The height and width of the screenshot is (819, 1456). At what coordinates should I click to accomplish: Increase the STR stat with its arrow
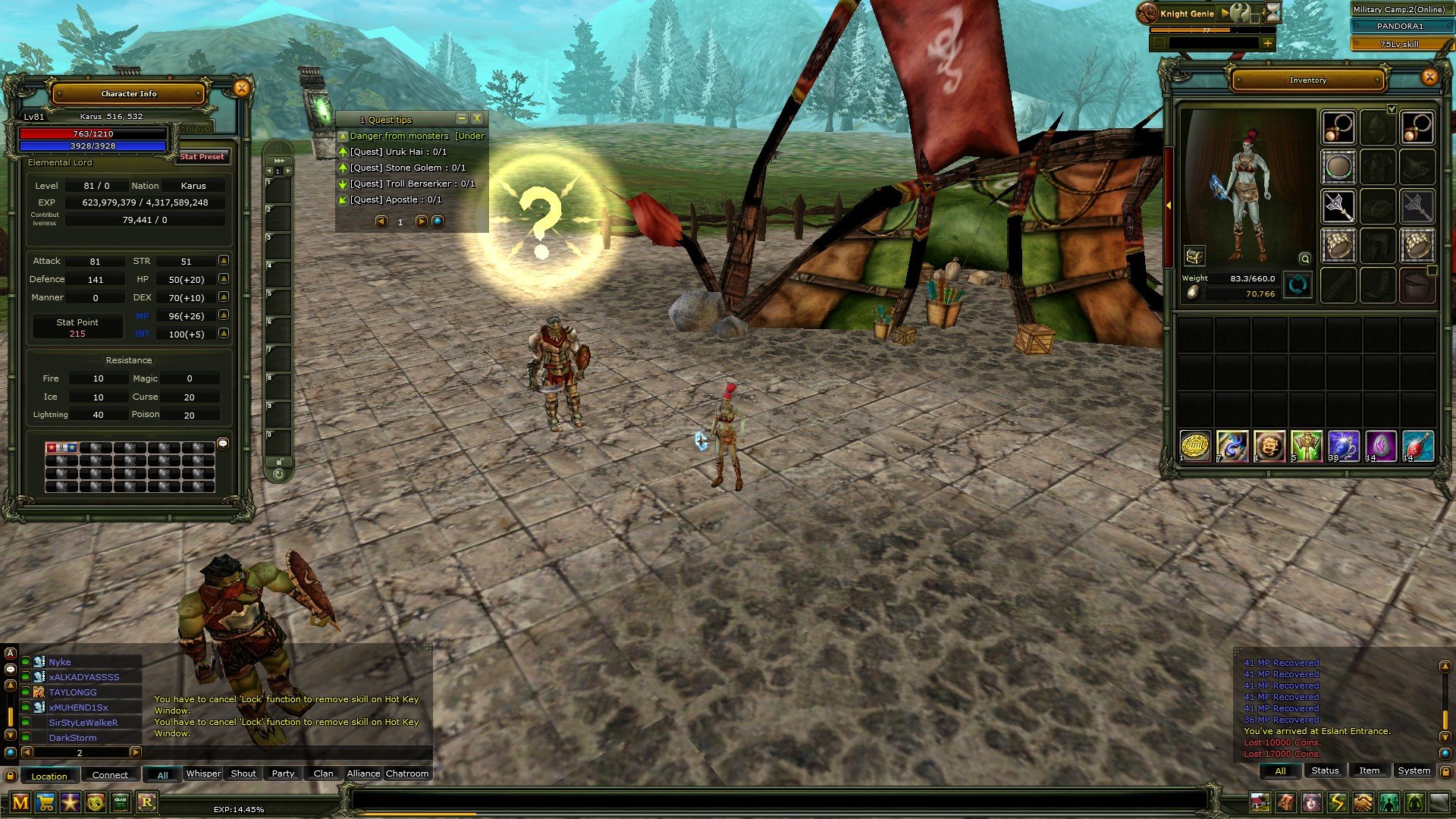pyautogui.click(x=224, y=261)
